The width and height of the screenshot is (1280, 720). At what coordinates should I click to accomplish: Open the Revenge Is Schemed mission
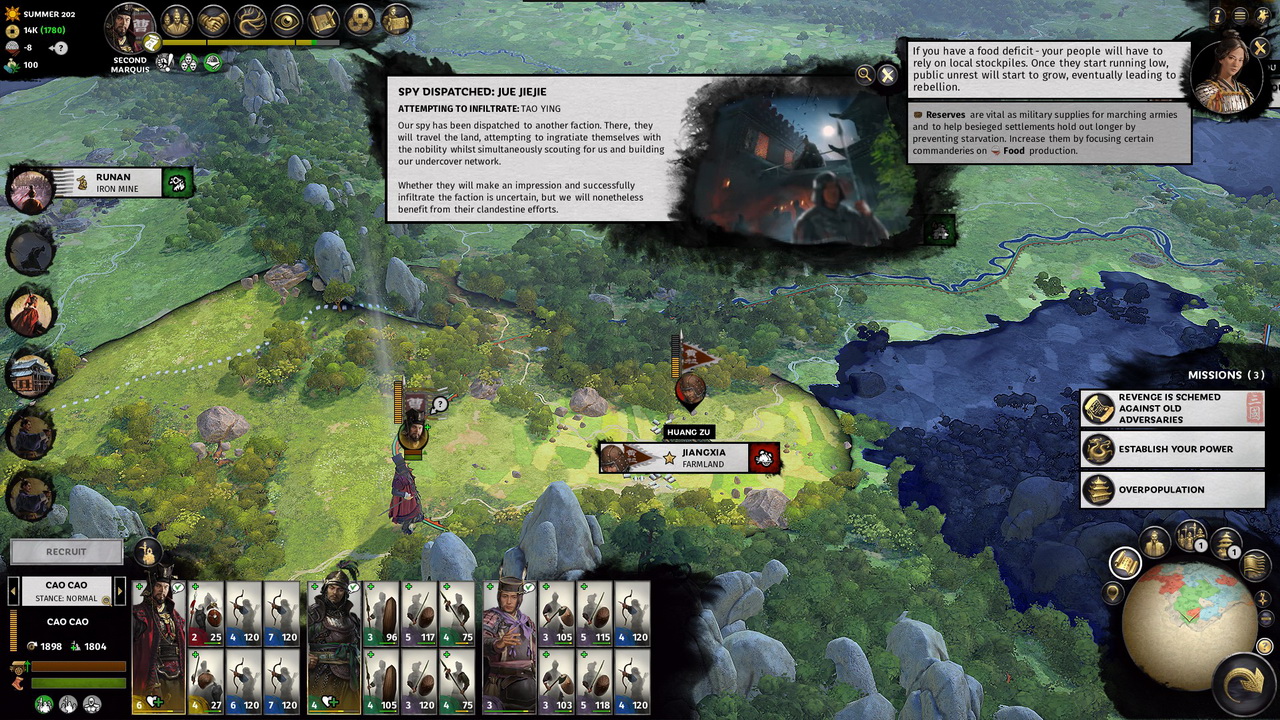tap(1172, 408)
